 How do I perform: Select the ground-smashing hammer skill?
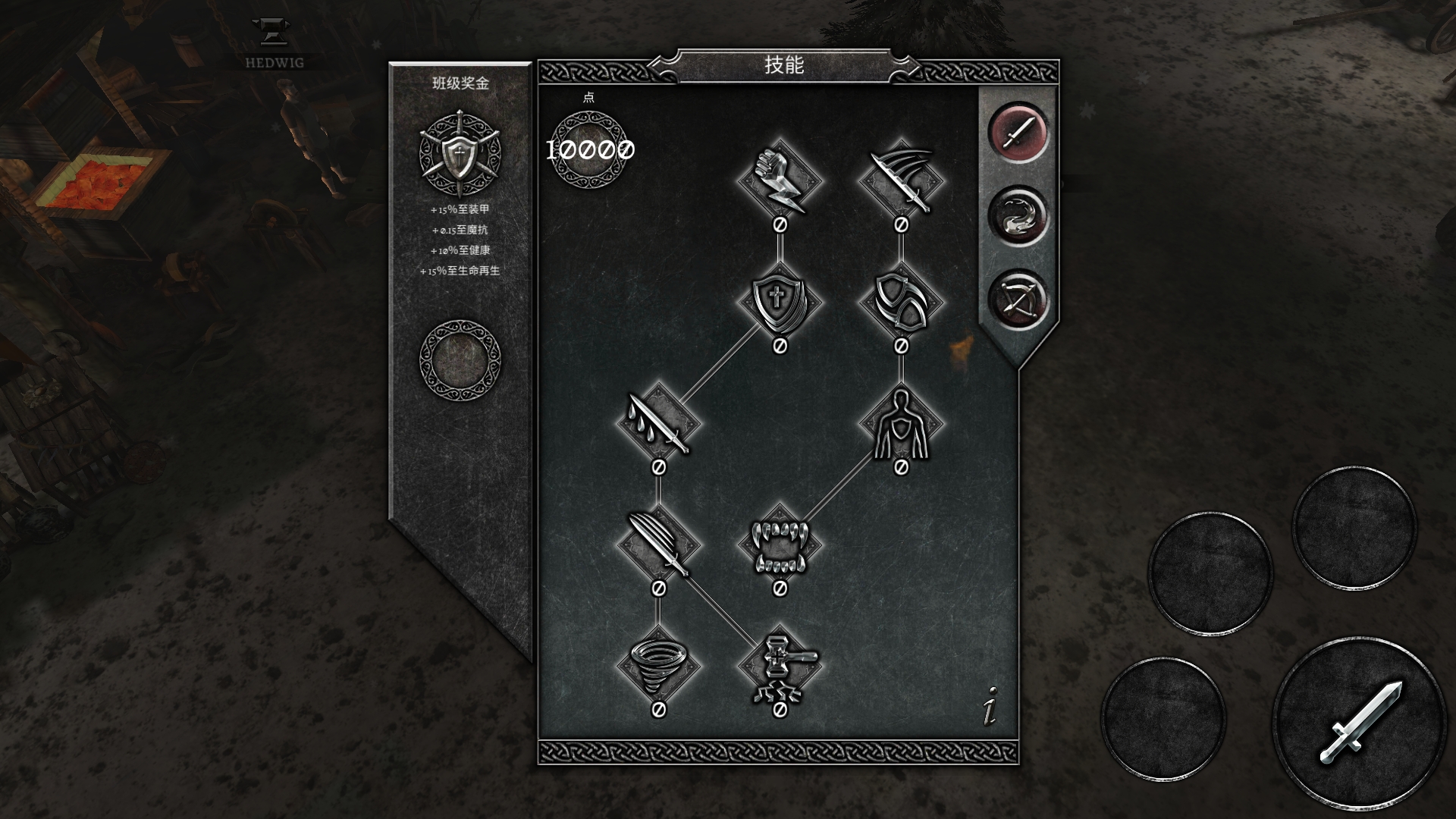[780, 667]
